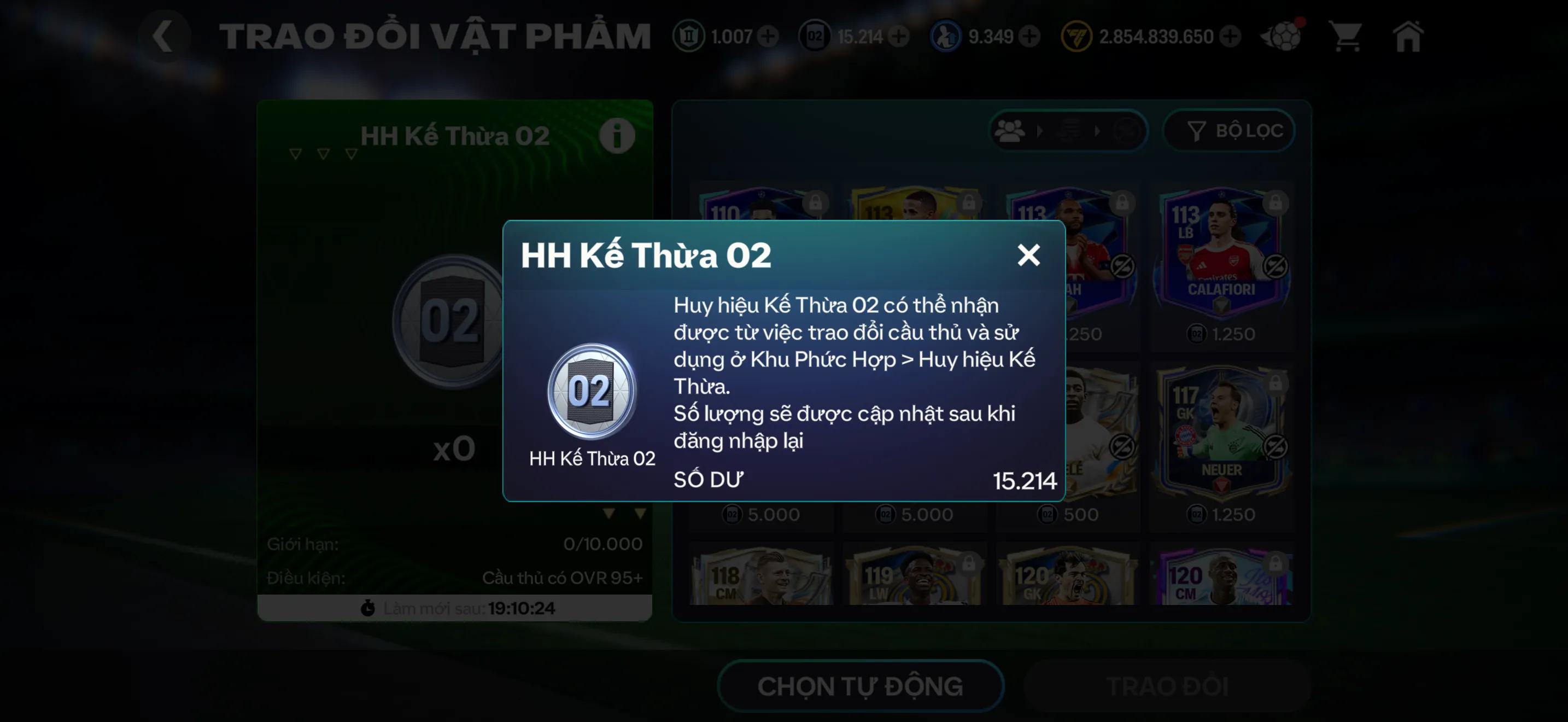Tap the yellow double-down arrows on exchange panel
1568x722 pixels.
coord(623,513)
